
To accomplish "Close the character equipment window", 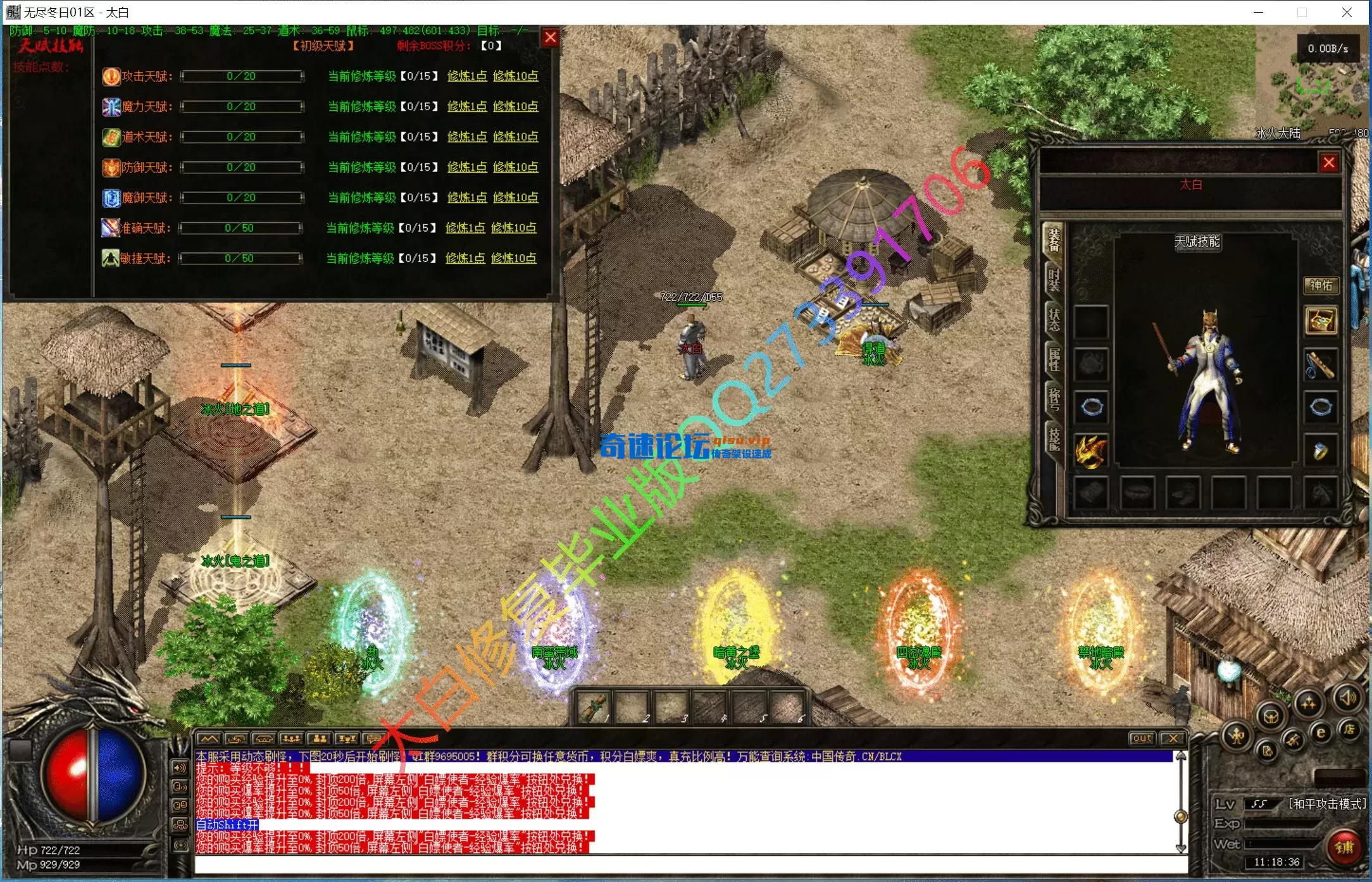I will [1328, 163].
